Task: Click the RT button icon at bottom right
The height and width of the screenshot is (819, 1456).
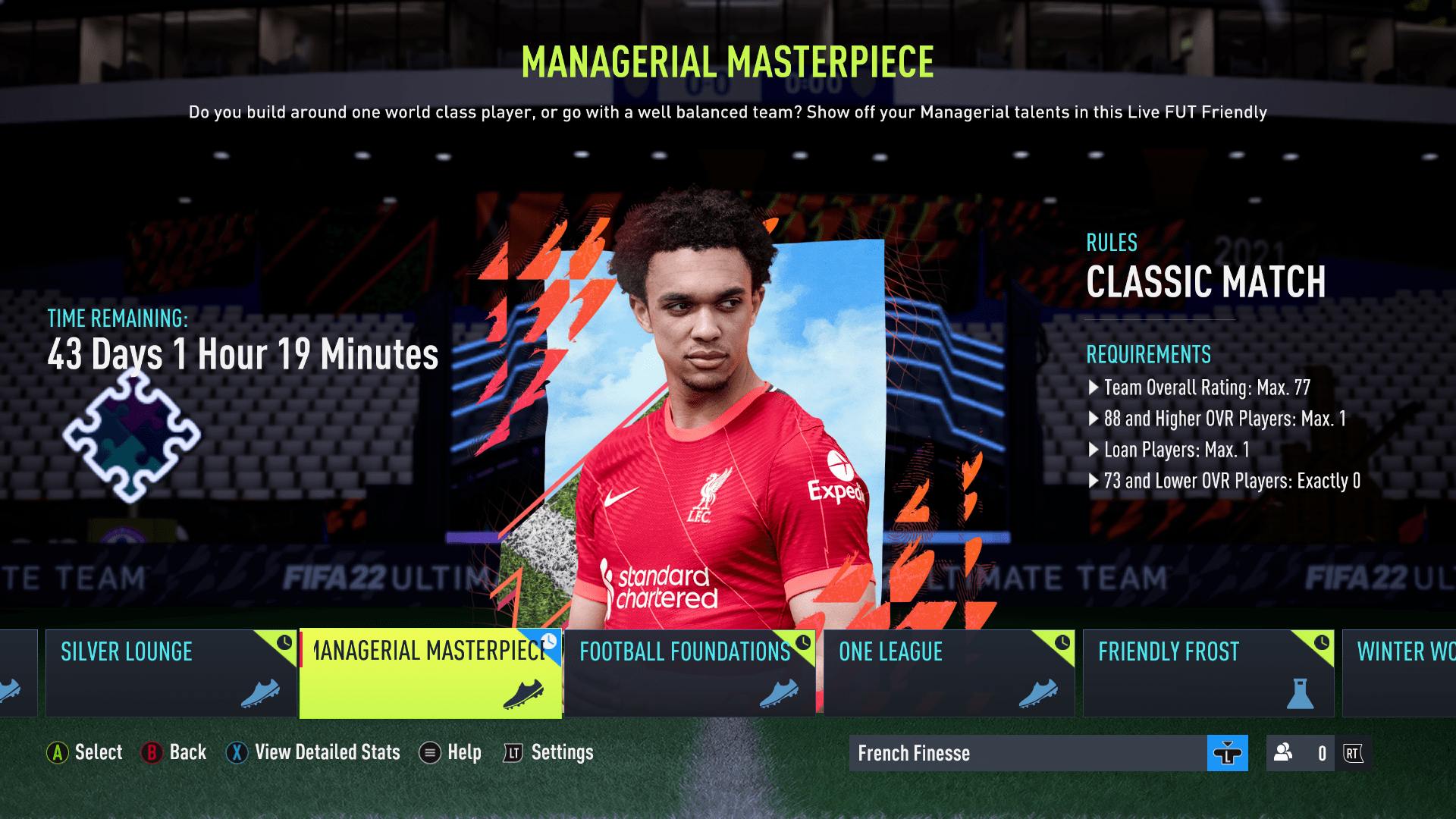Action: 1354,753
